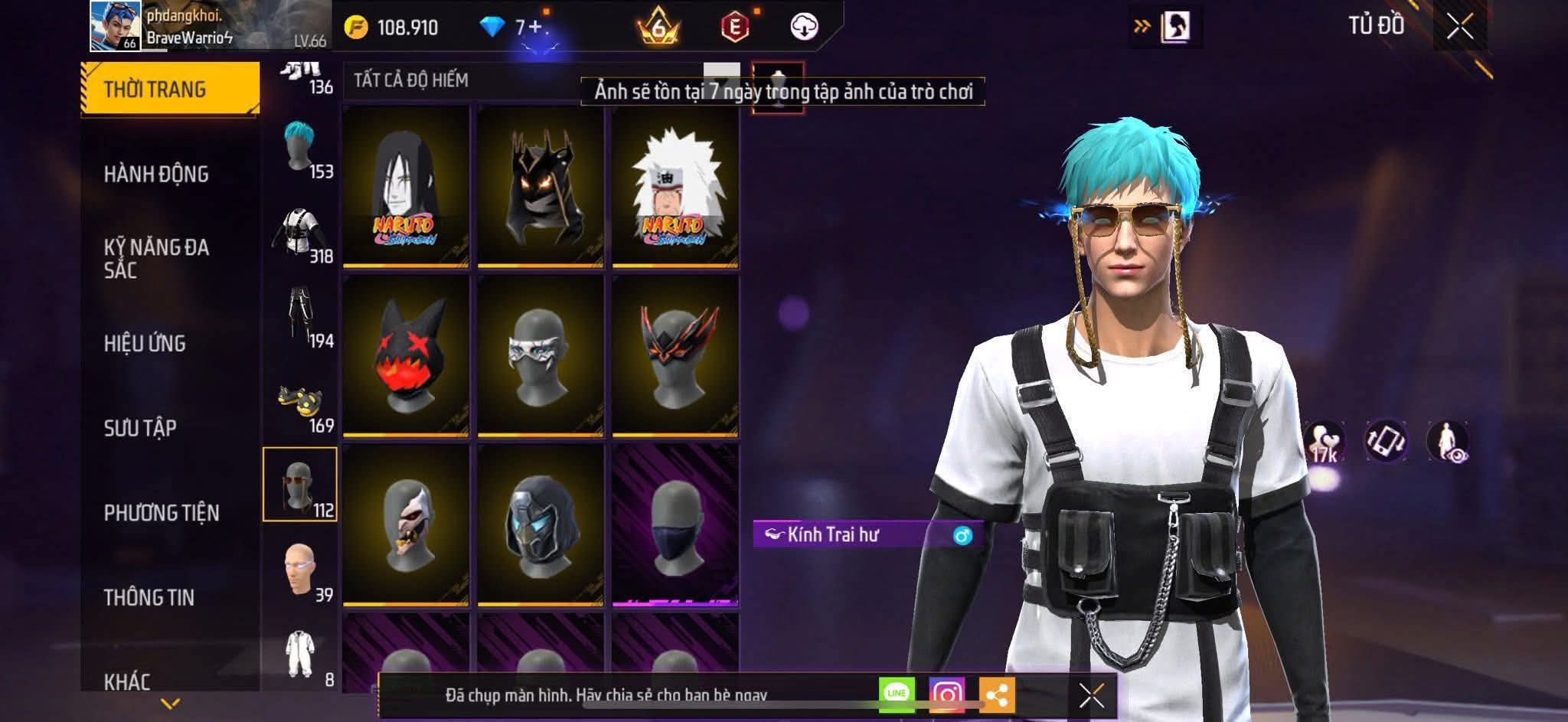
Task: Open the pants category showing 194
Action: tap(300, 317)
